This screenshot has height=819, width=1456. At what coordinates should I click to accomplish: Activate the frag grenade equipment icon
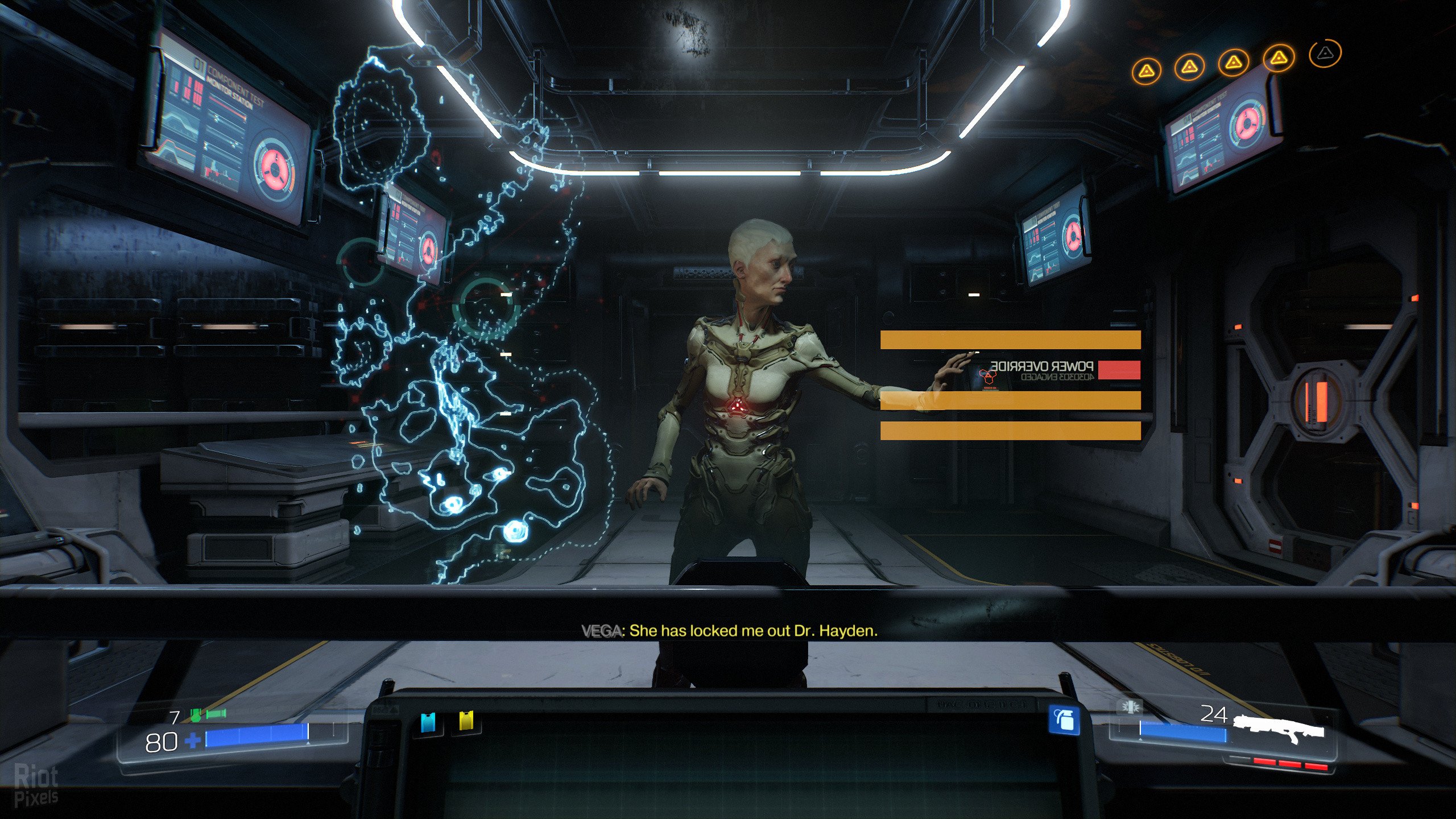pos(1064,721)
